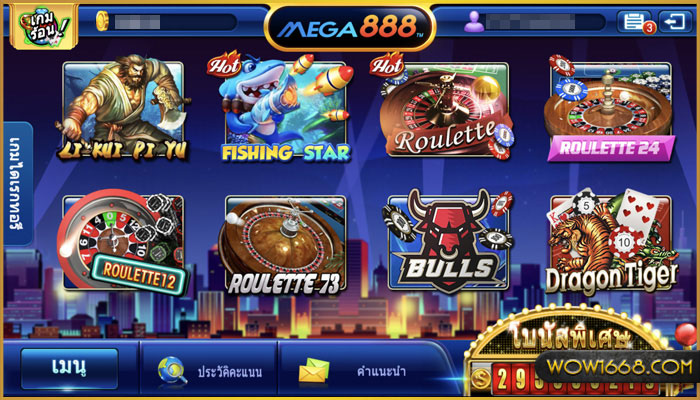
Task: Launch the Fishing Star game
Action: [x=285, y=110]
